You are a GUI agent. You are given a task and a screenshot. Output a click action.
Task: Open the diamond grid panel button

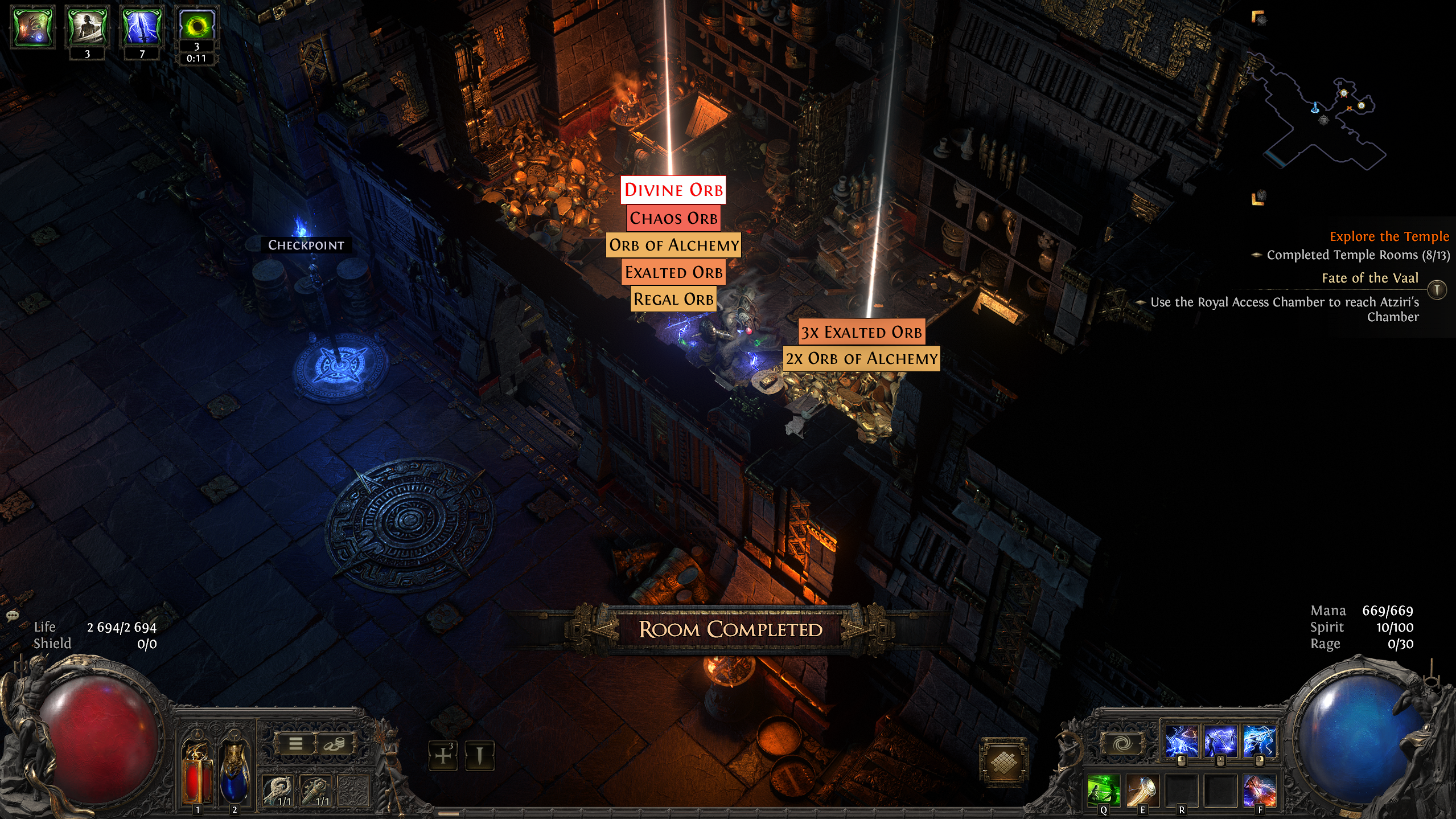pyautogui.click(x=1003, y=761)
